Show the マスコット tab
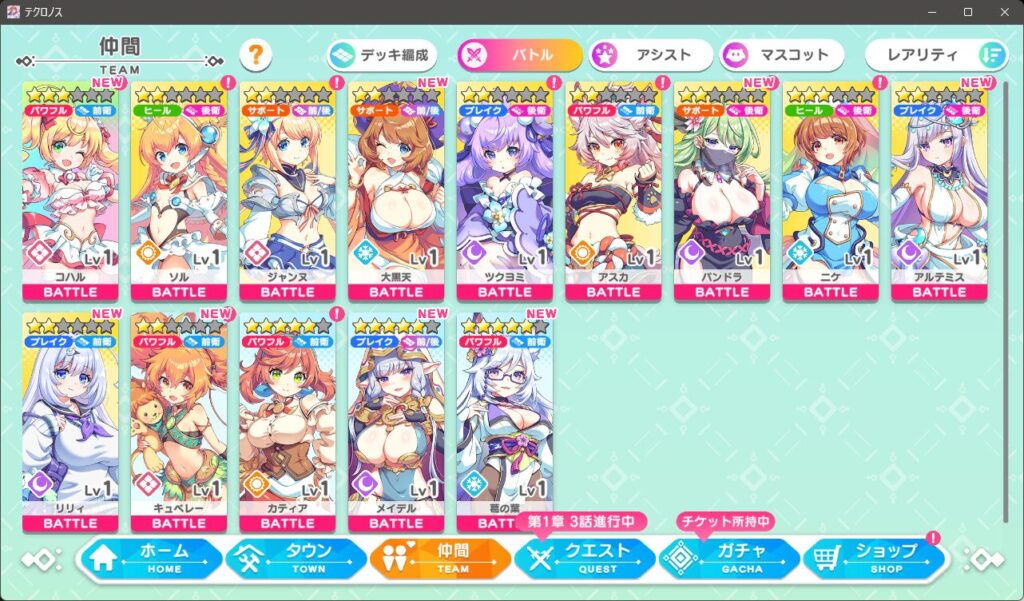This screenshot has height=601, width=1024. [x=781, y=55]
